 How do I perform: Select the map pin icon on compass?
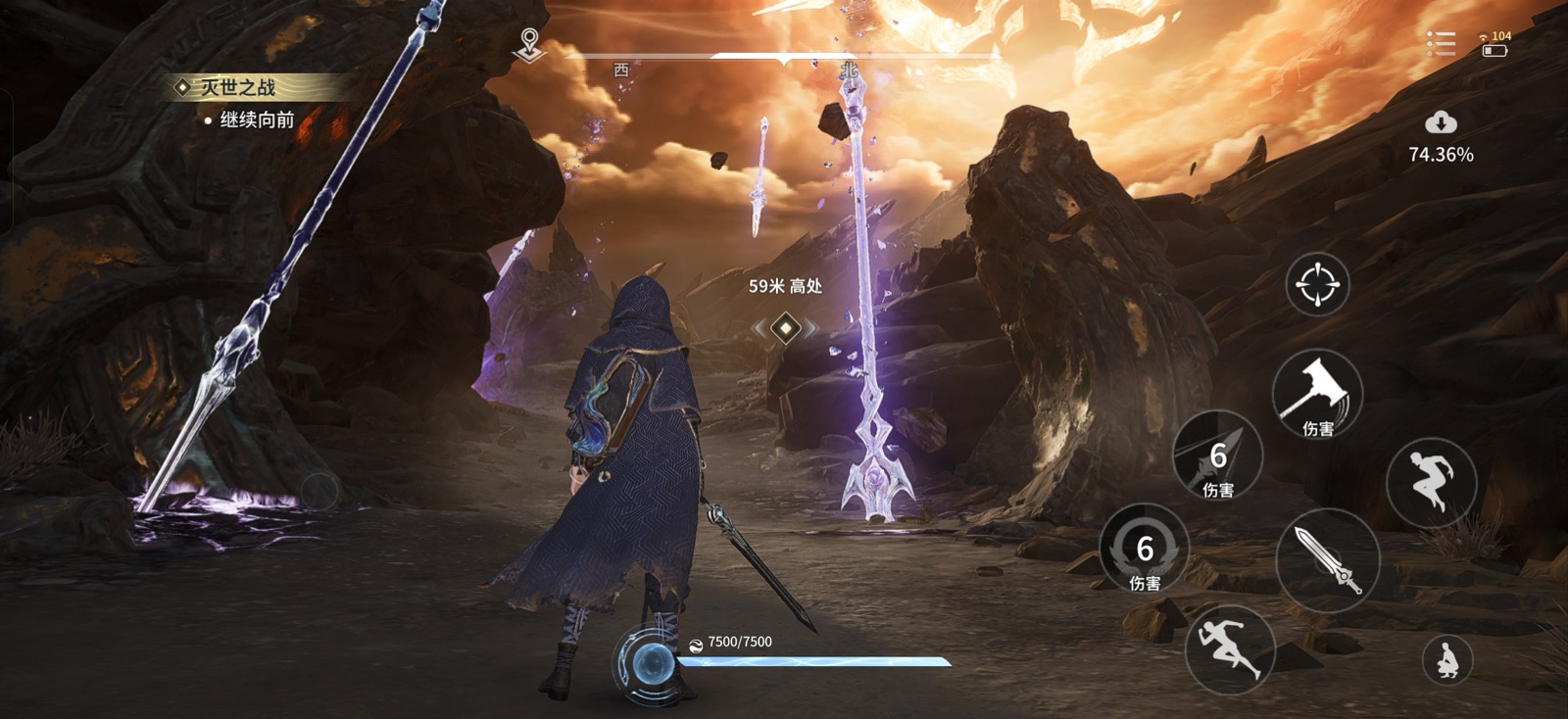click(529, 44)
